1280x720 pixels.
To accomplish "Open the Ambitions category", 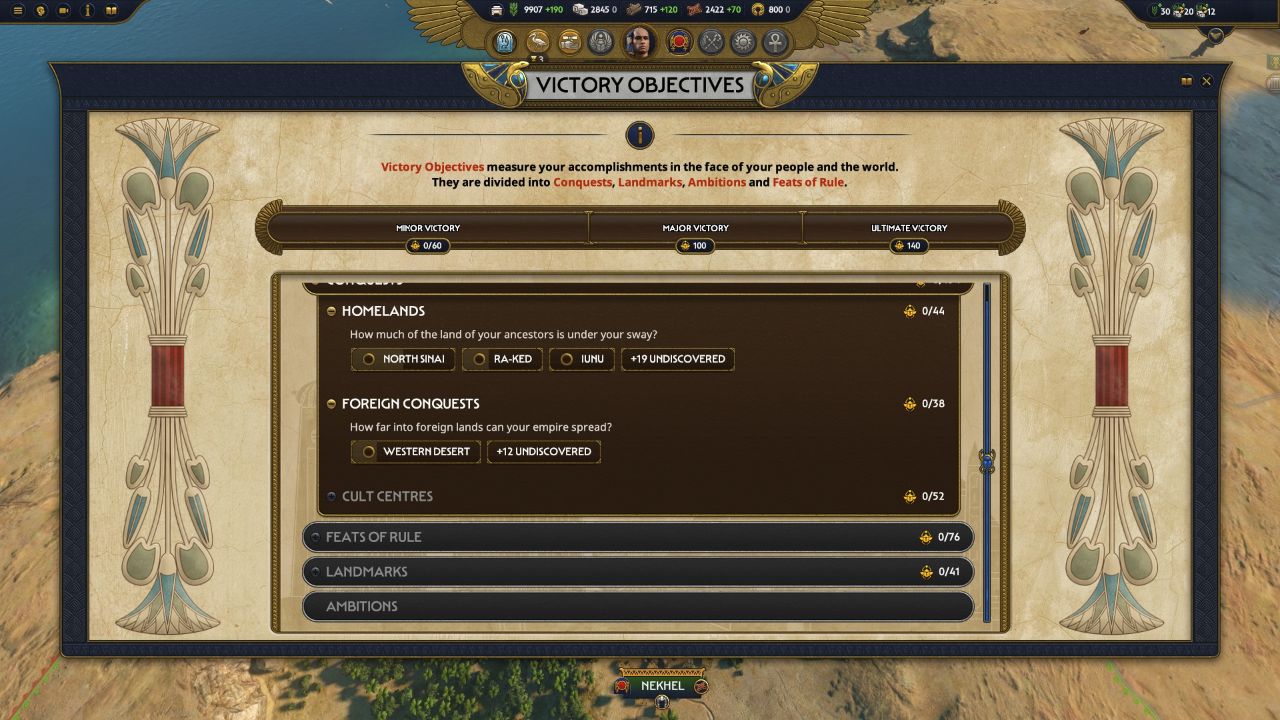I will click(363, 606).
